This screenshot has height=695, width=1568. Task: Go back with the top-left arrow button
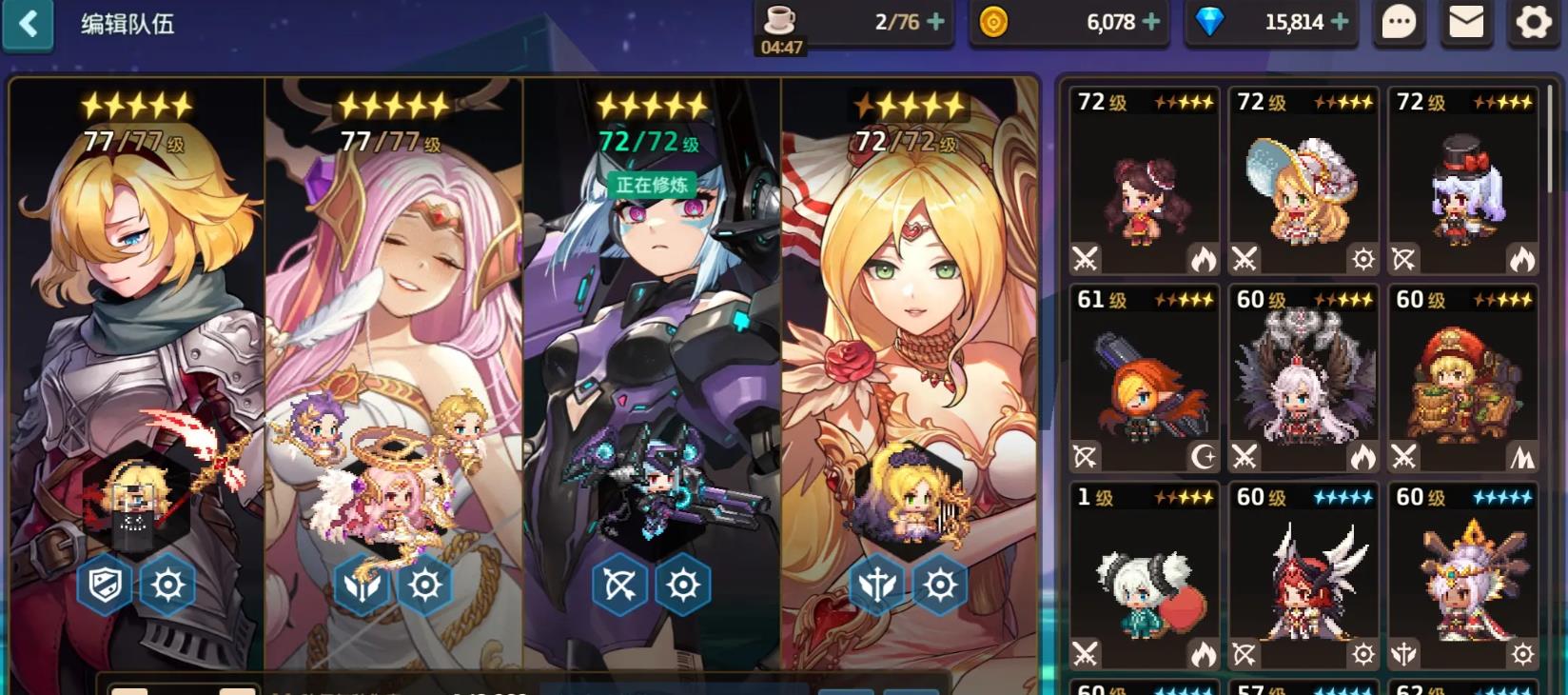29,24
